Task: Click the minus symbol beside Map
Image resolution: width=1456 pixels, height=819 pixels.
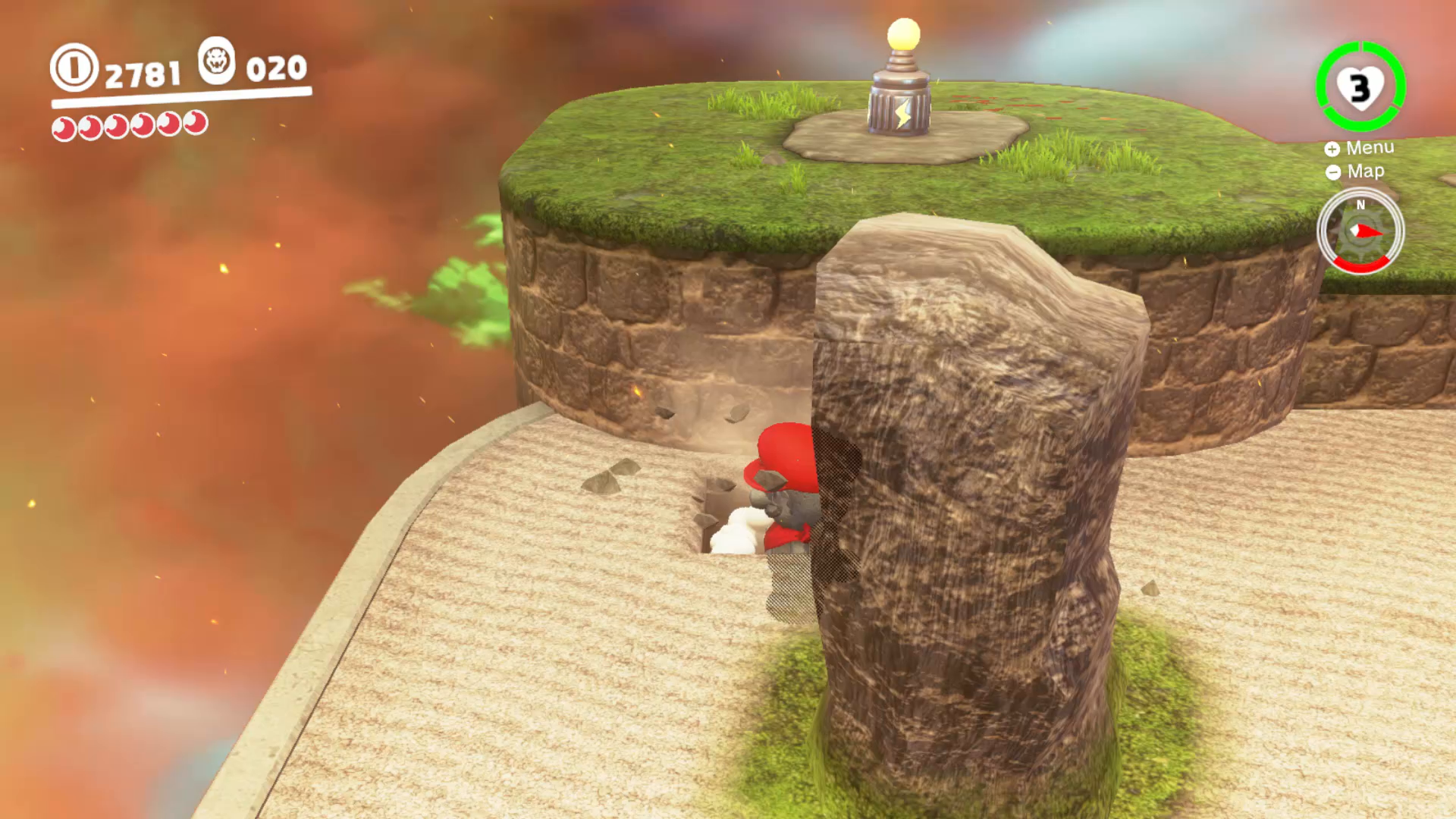Action: point(1332,172)
